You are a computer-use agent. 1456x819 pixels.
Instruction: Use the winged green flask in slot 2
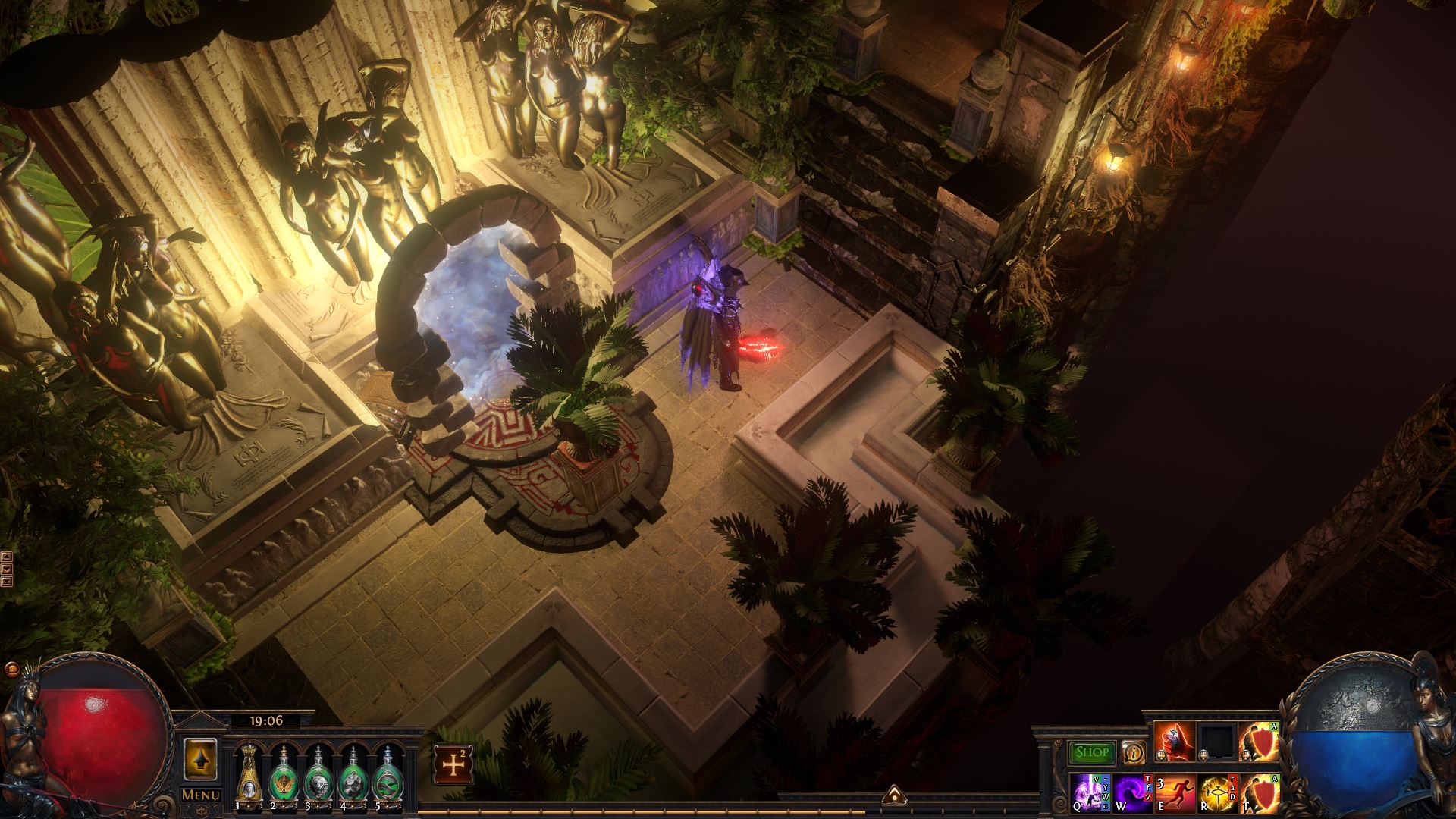[282, 772]
